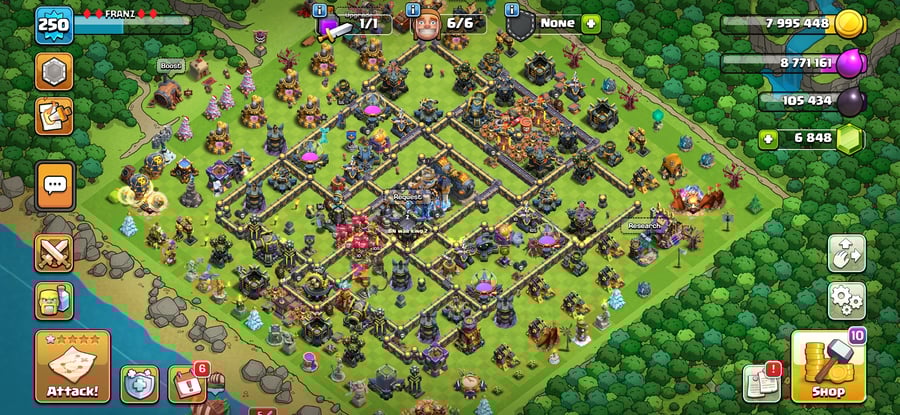Image resolution: width=900 pixels, height=415 pixels.
Task: Open the orange notes and pencil icon
Action: [54, 115]
